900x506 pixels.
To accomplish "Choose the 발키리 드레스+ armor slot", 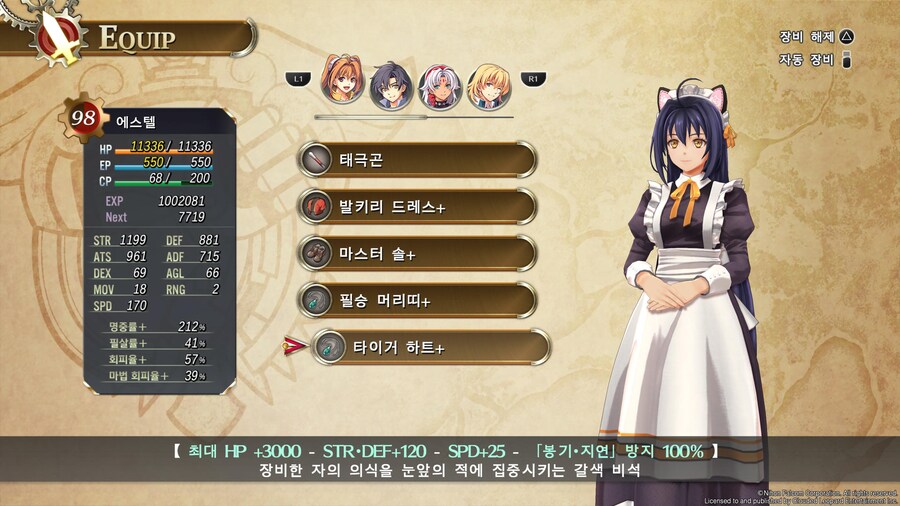I will click(416, 207).
